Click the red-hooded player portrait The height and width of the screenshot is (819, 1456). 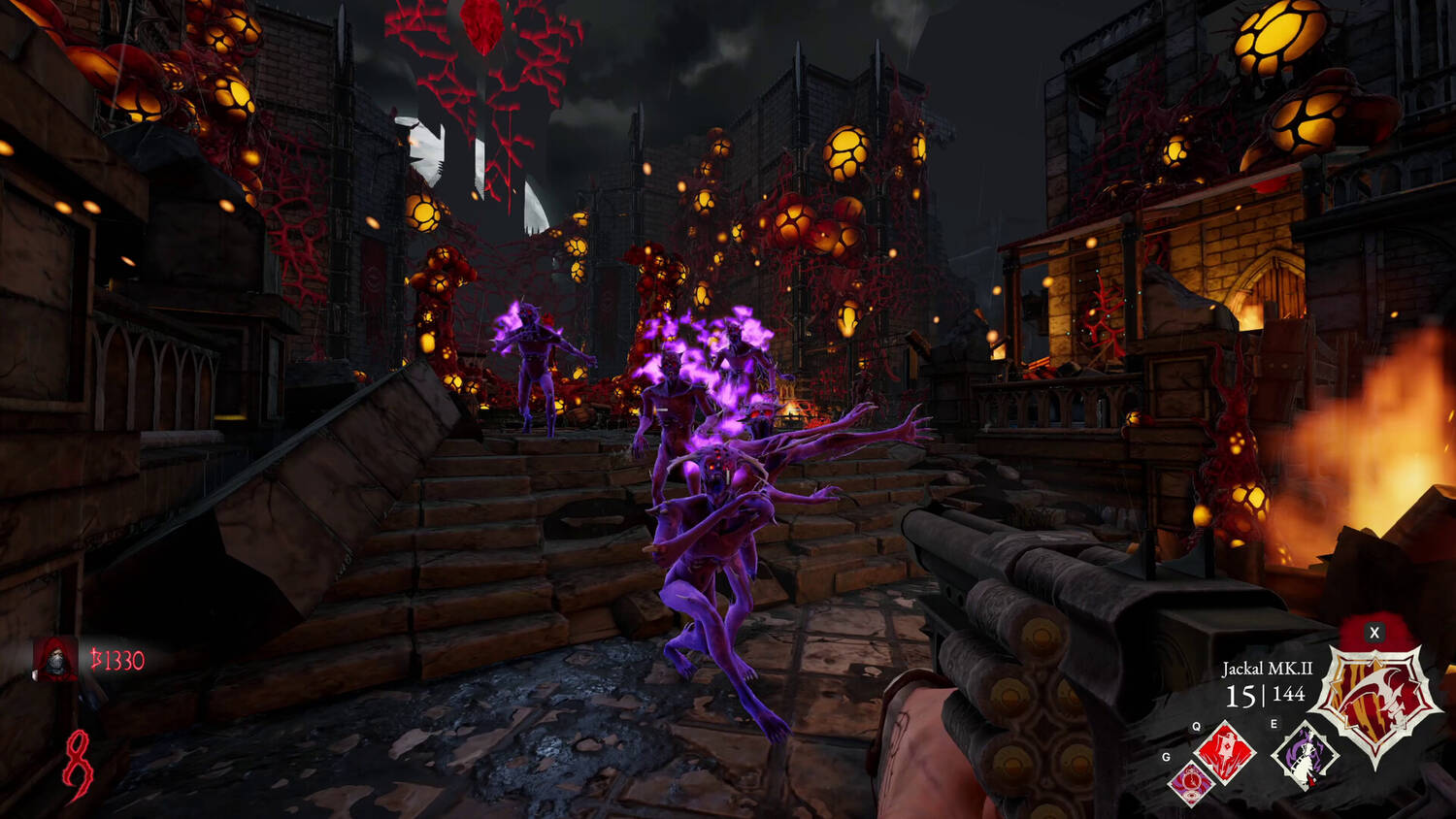(54, 660)
